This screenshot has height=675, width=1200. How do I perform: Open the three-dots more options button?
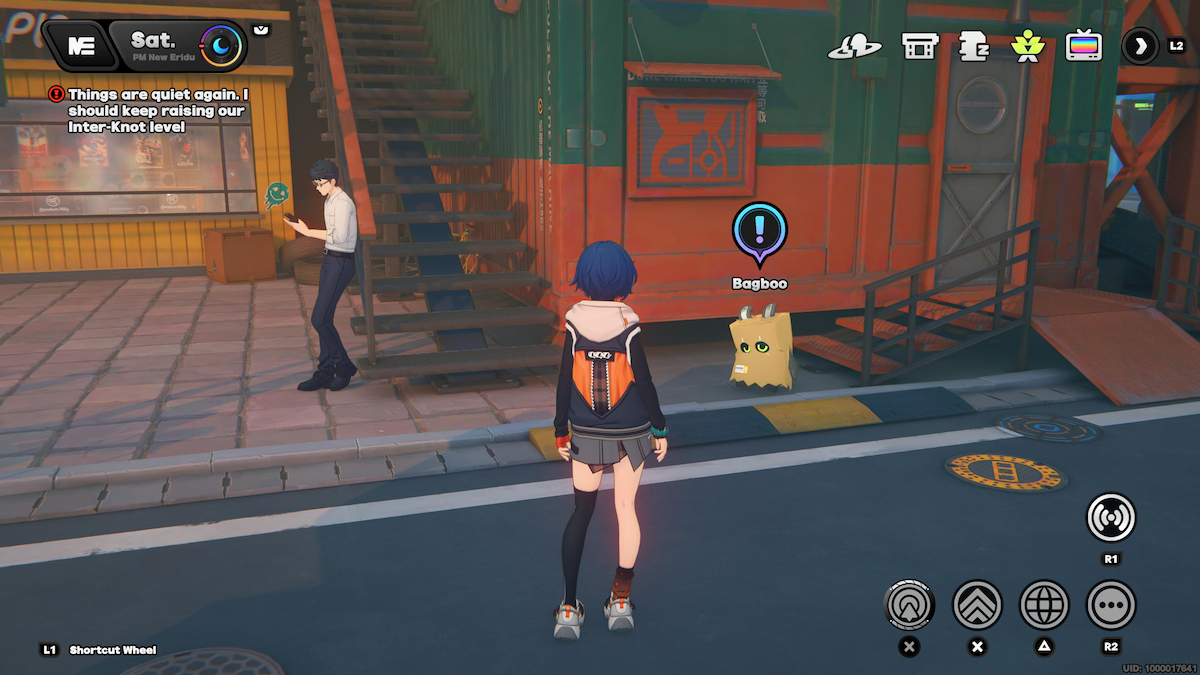1111,604
